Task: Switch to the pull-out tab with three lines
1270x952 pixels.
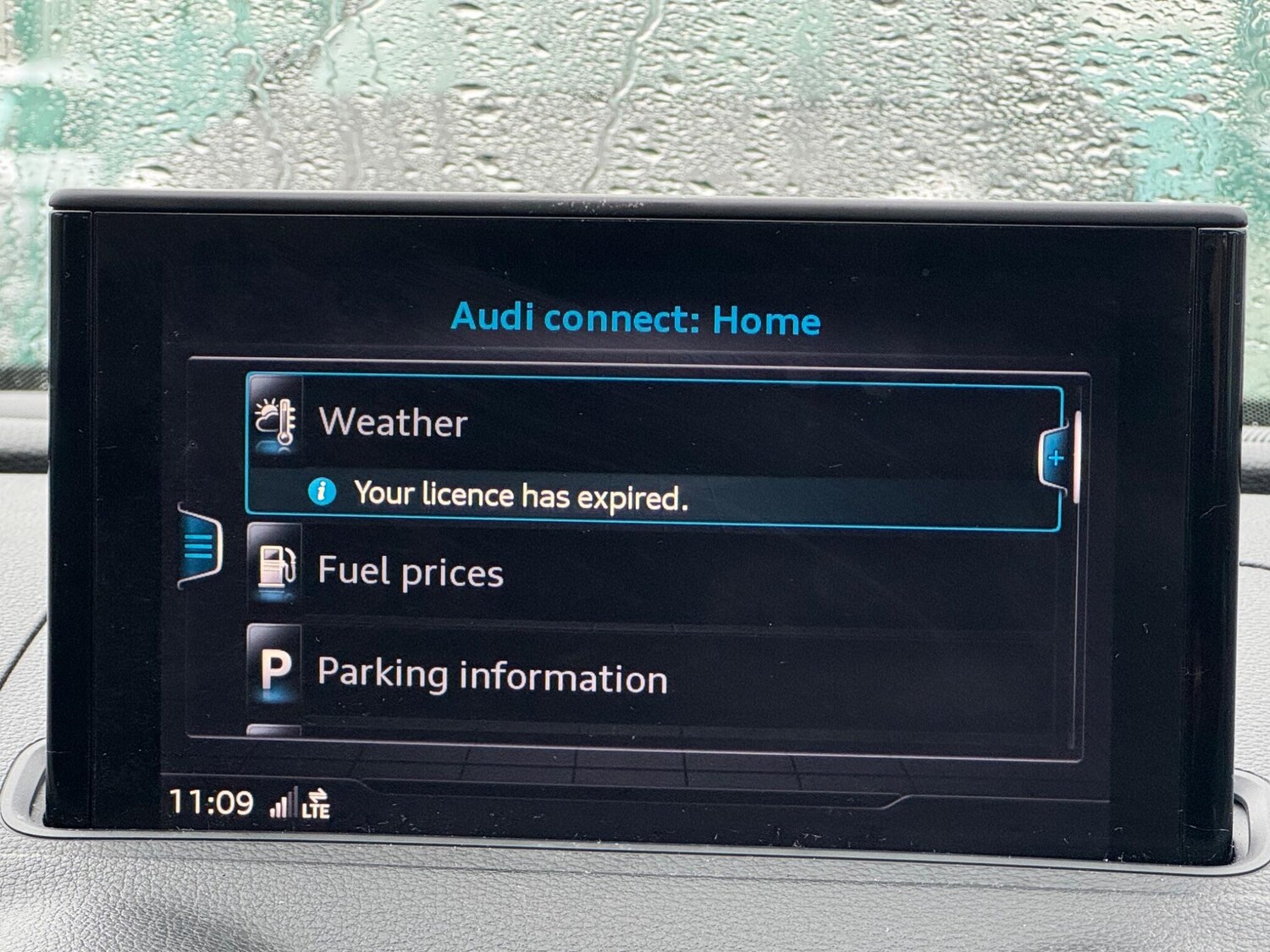Action: click(198, 548)
